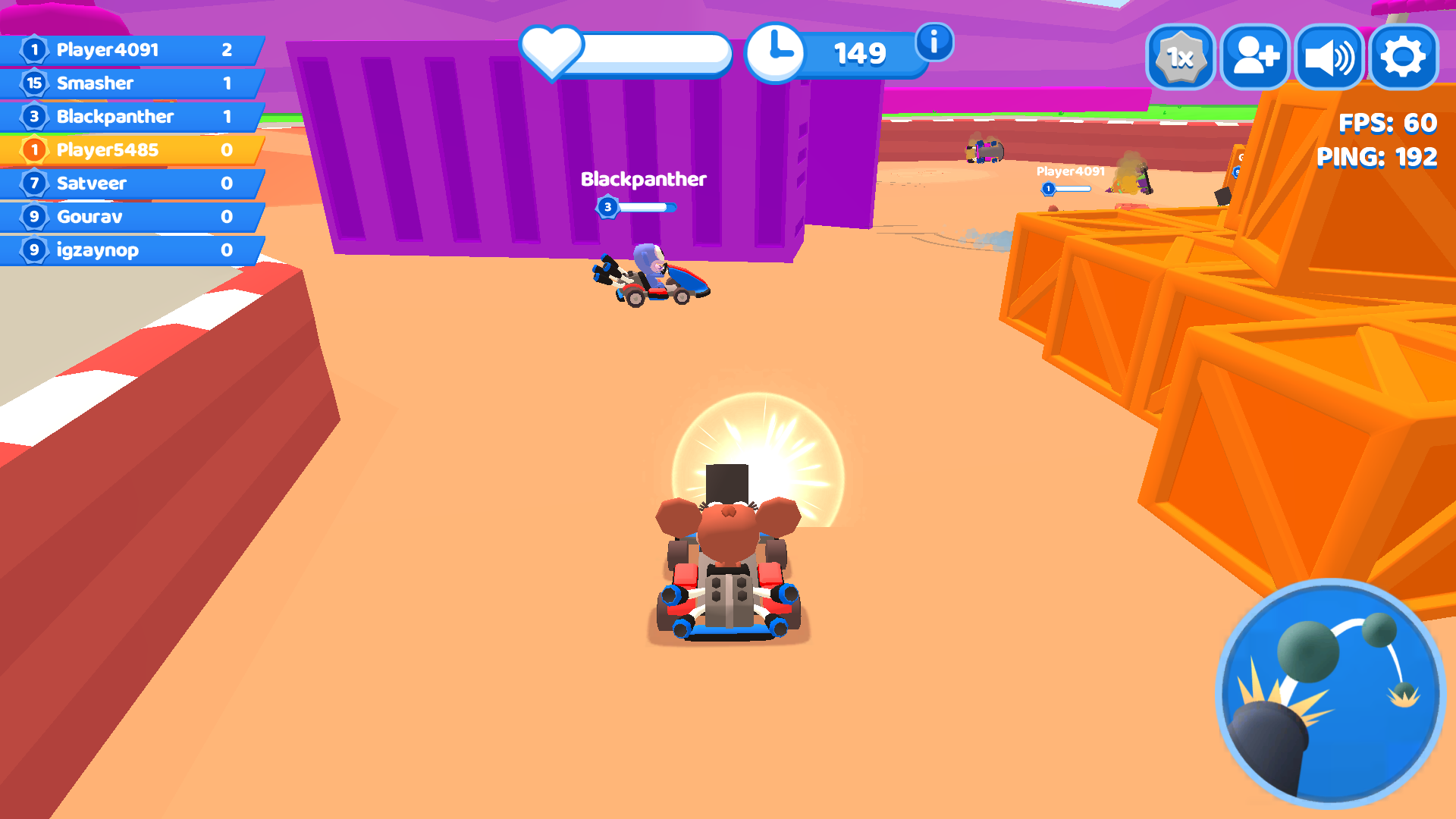The width and height of the screenshot is (1456, 819).
Task: Click the PING 192 readout
Action: tap(1377, 158)
